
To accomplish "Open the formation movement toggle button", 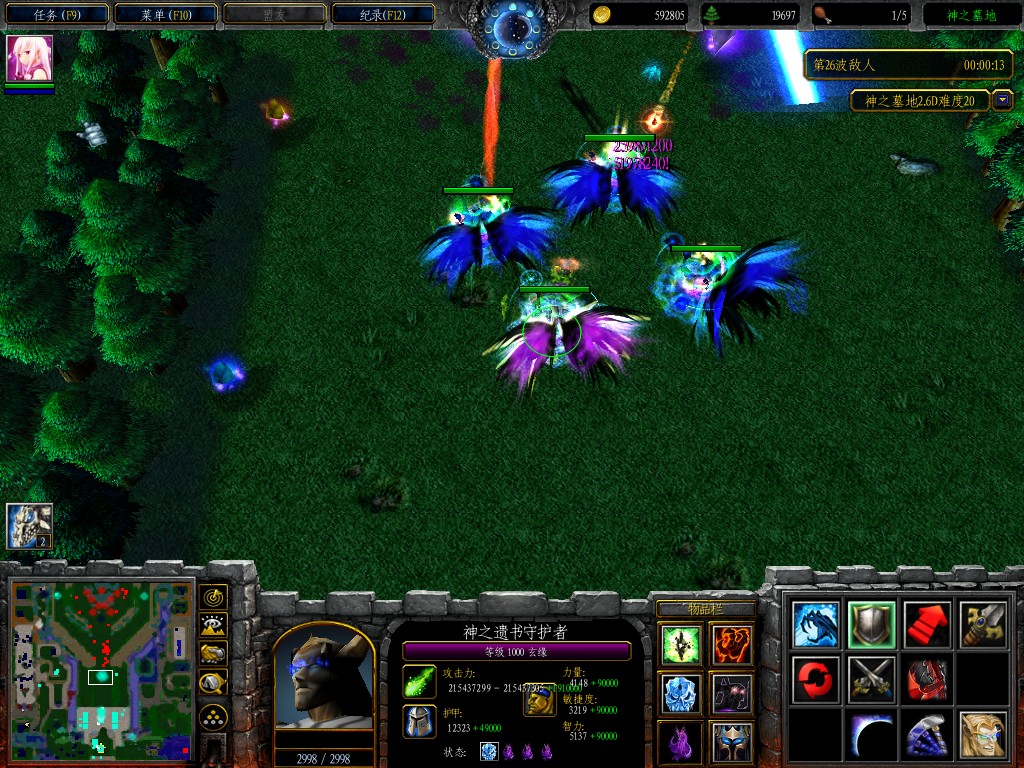I will (x=213, y=716).
